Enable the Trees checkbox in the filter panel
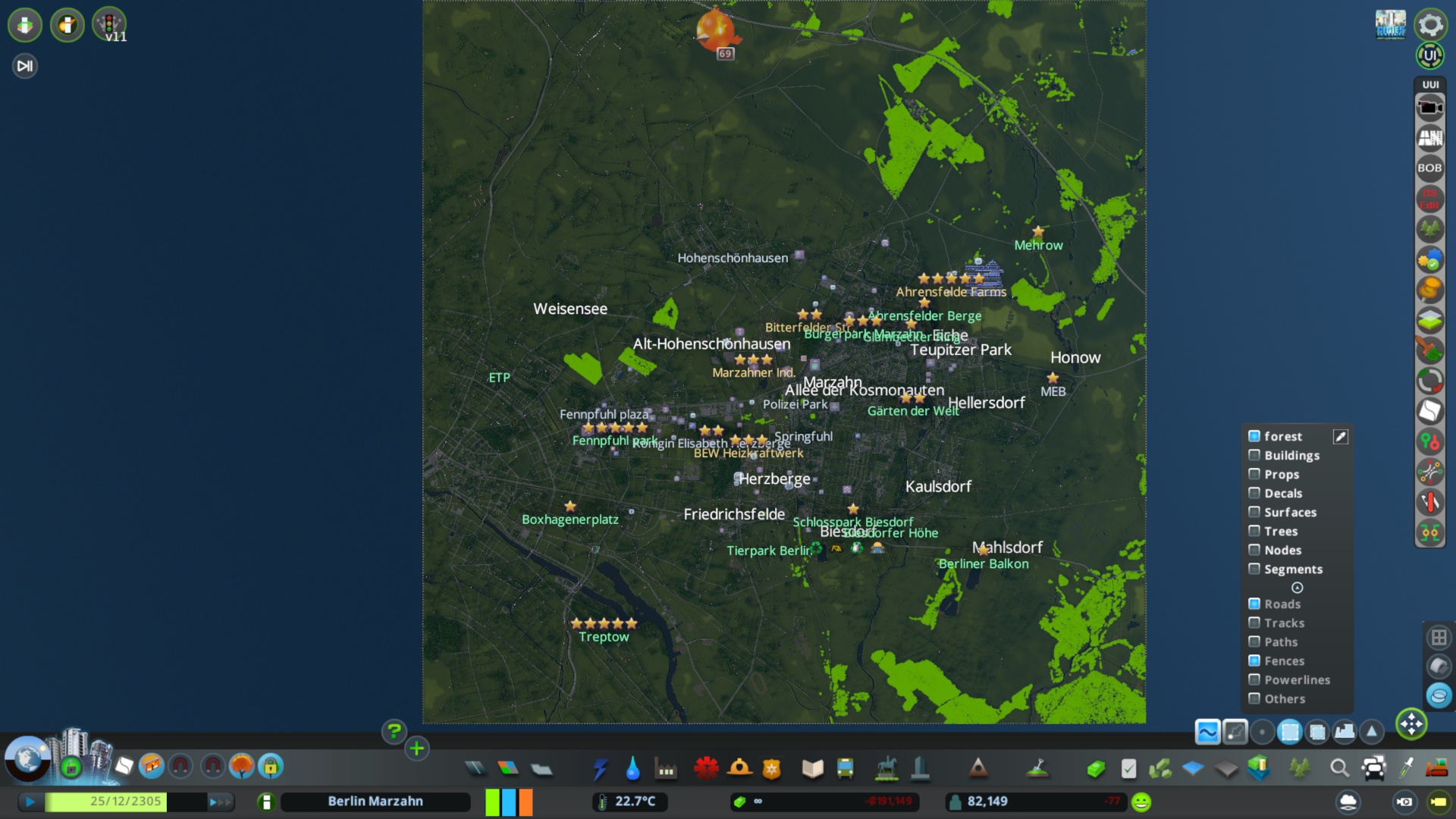 pos(1256,531)
